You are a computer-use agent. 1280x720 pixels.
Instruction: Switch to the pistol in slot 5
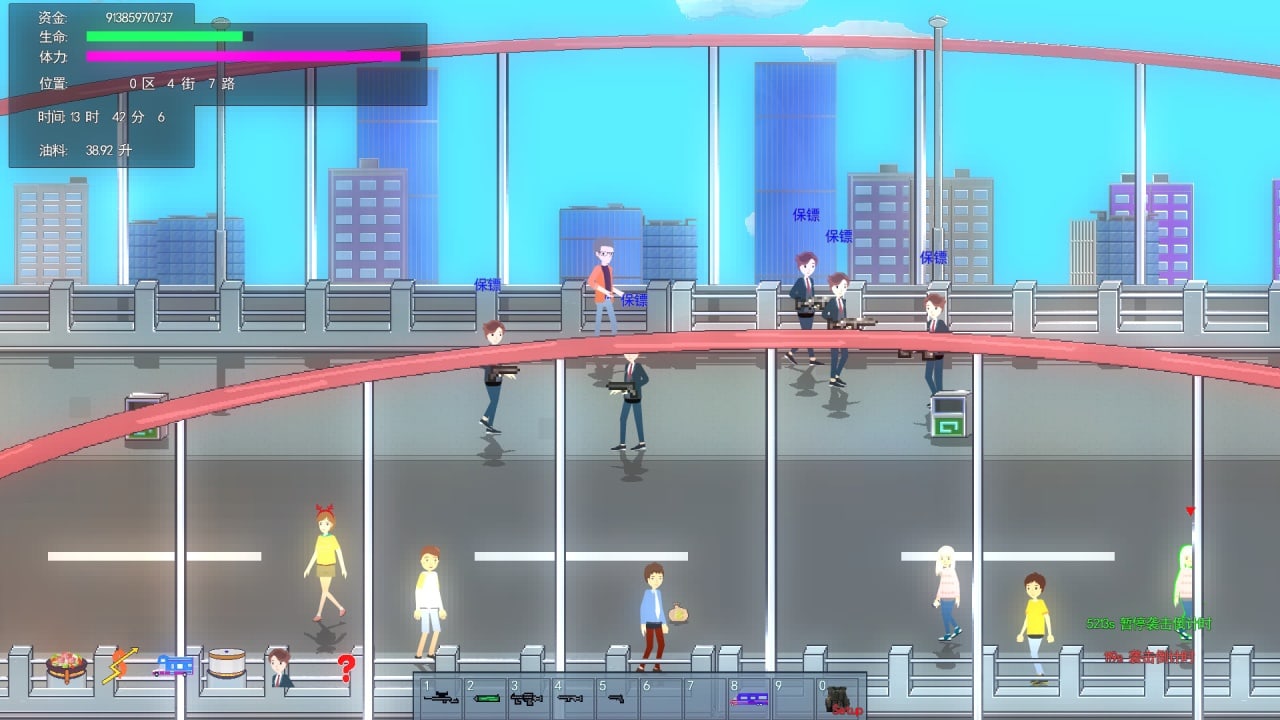pos(615,698)
